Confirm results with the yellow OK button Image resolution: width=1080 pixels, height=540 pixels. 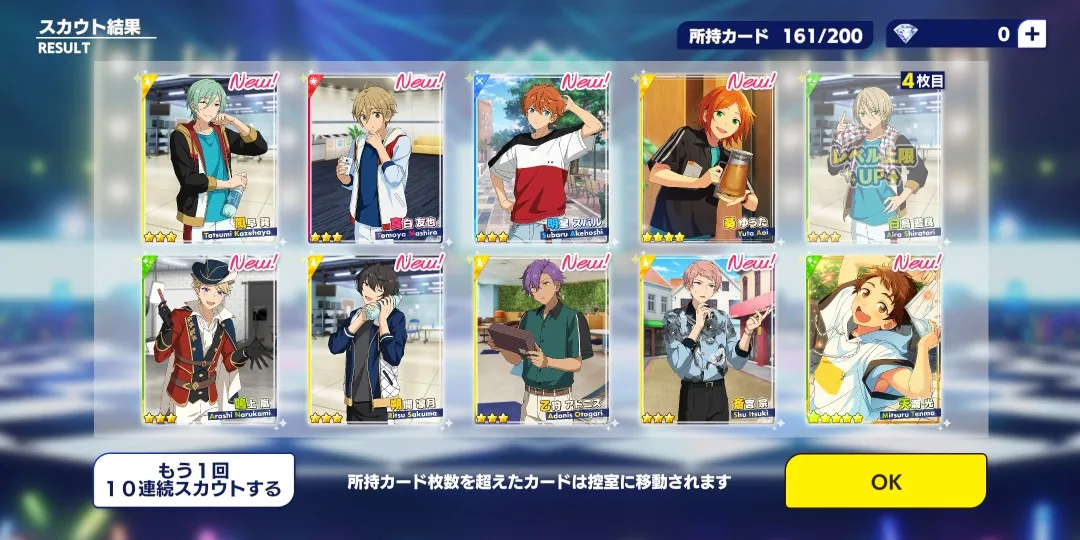tap(885, 481)
